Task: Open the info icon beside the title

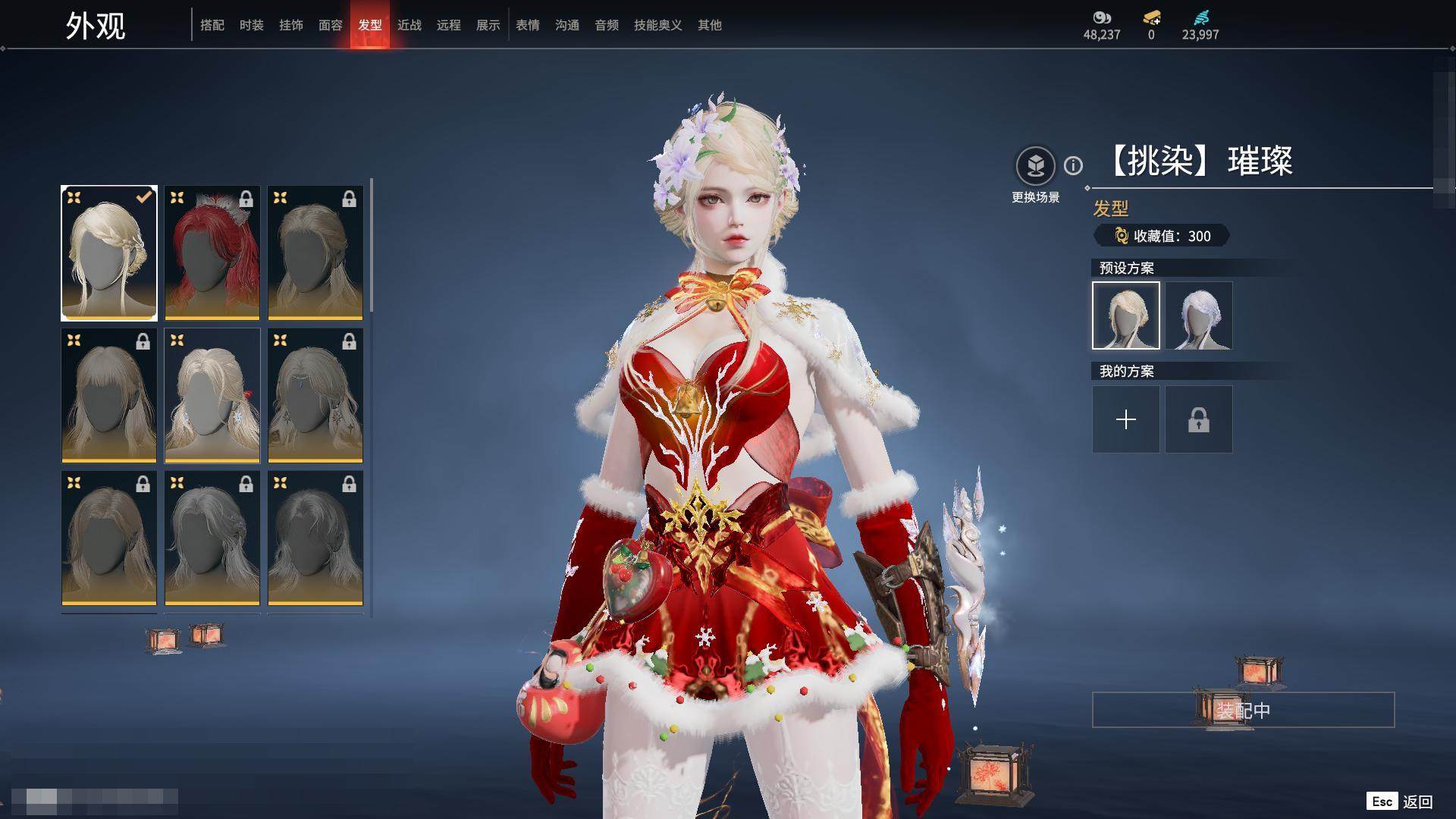Action: (1073, 165)
